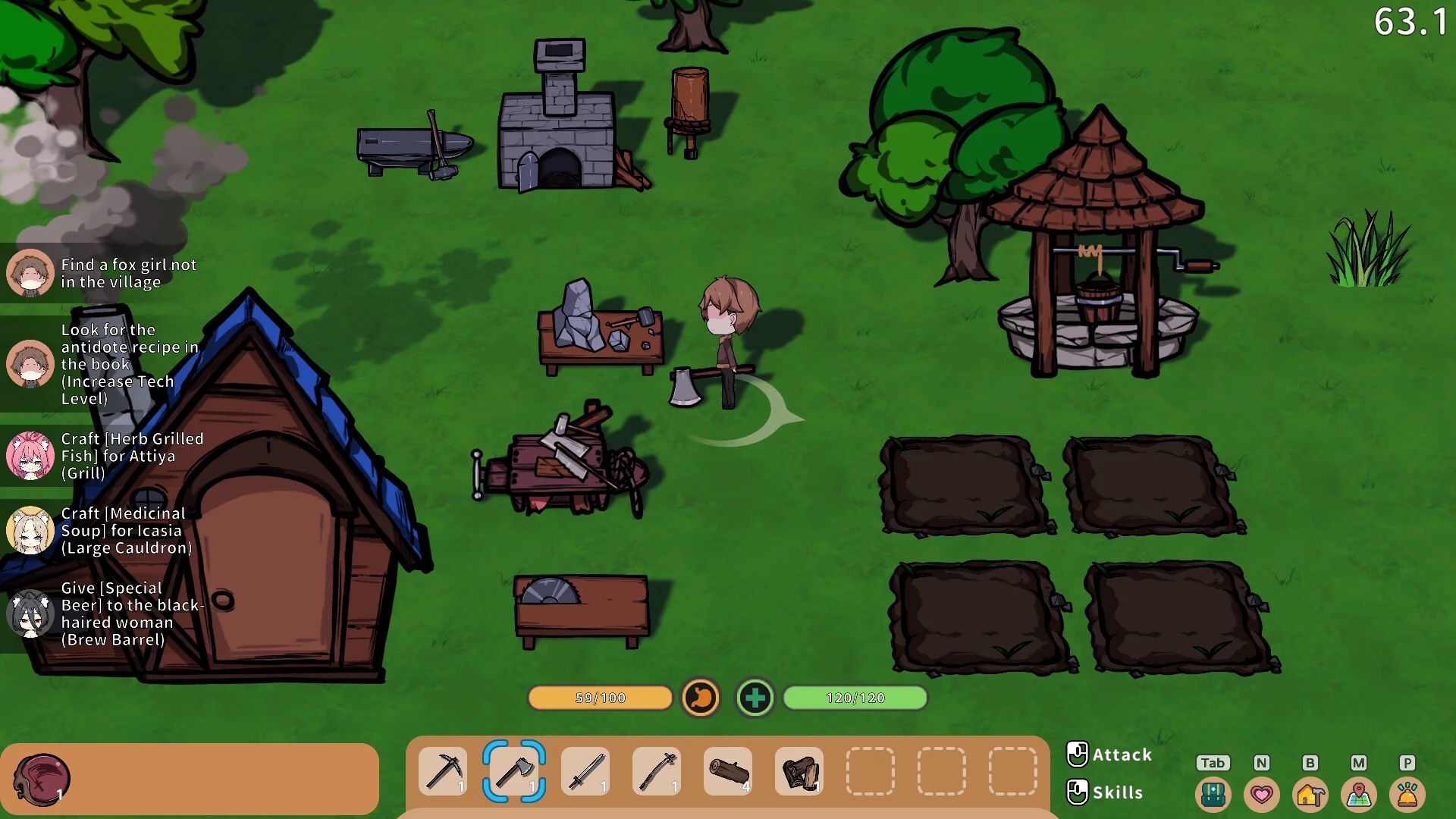Select the axe hotbar slot
The image size is (1456, 819).
514,772
